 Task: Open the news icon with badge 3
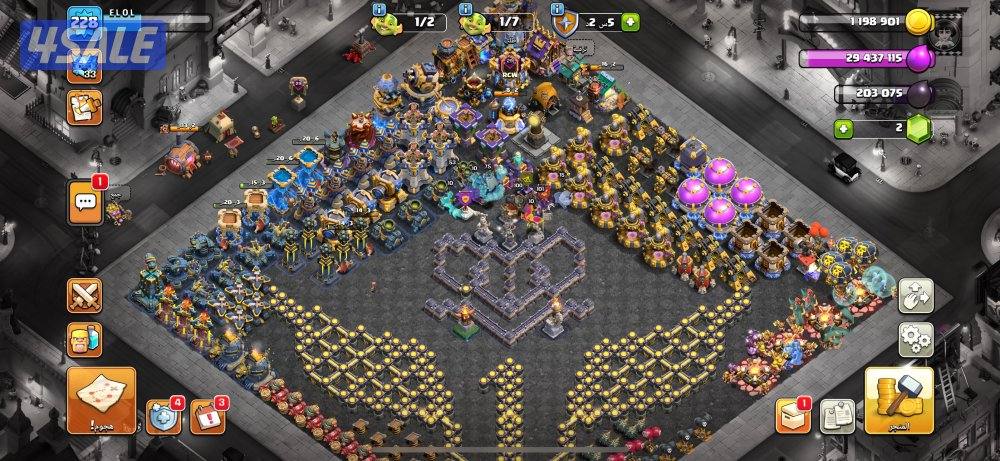coord(207,416)
